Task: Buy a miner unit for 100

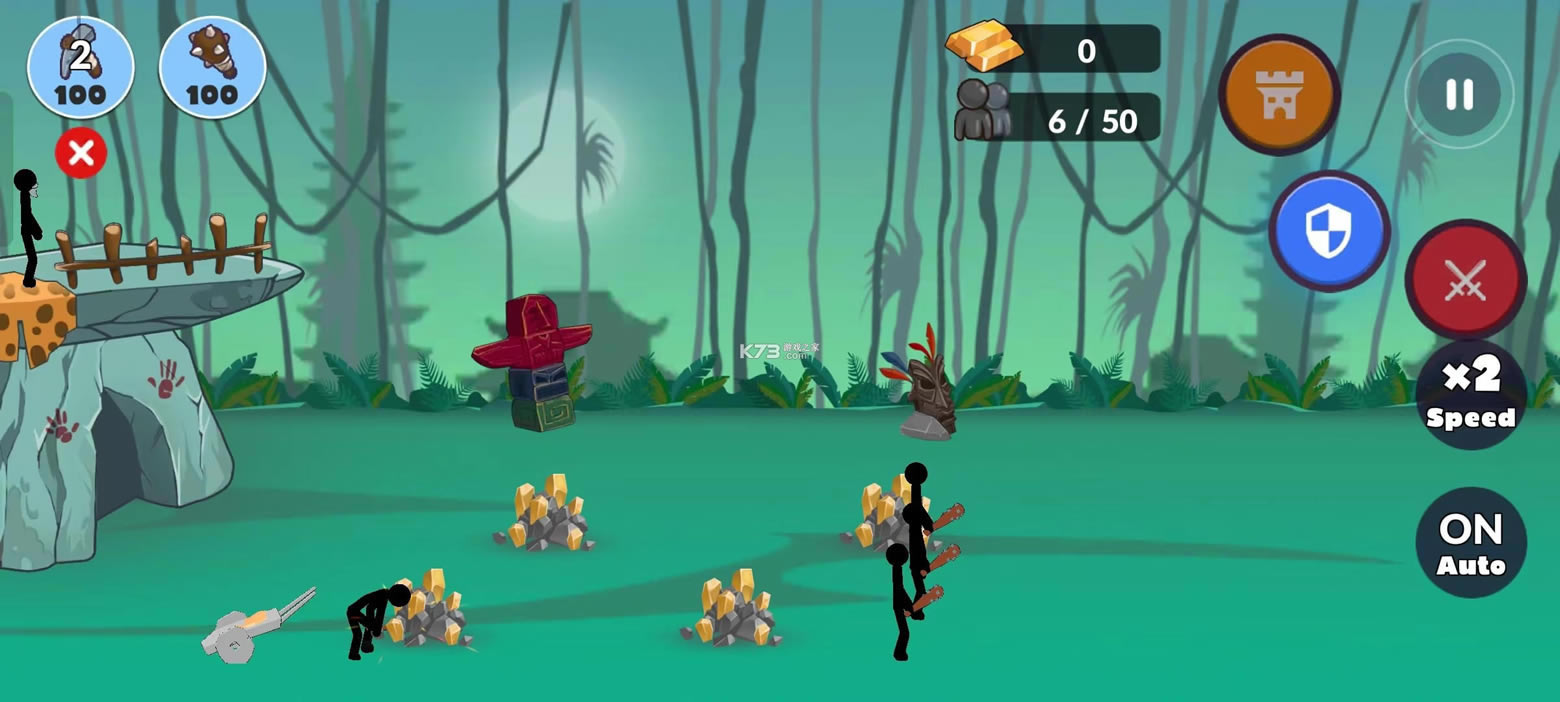Action: [81, 68]
